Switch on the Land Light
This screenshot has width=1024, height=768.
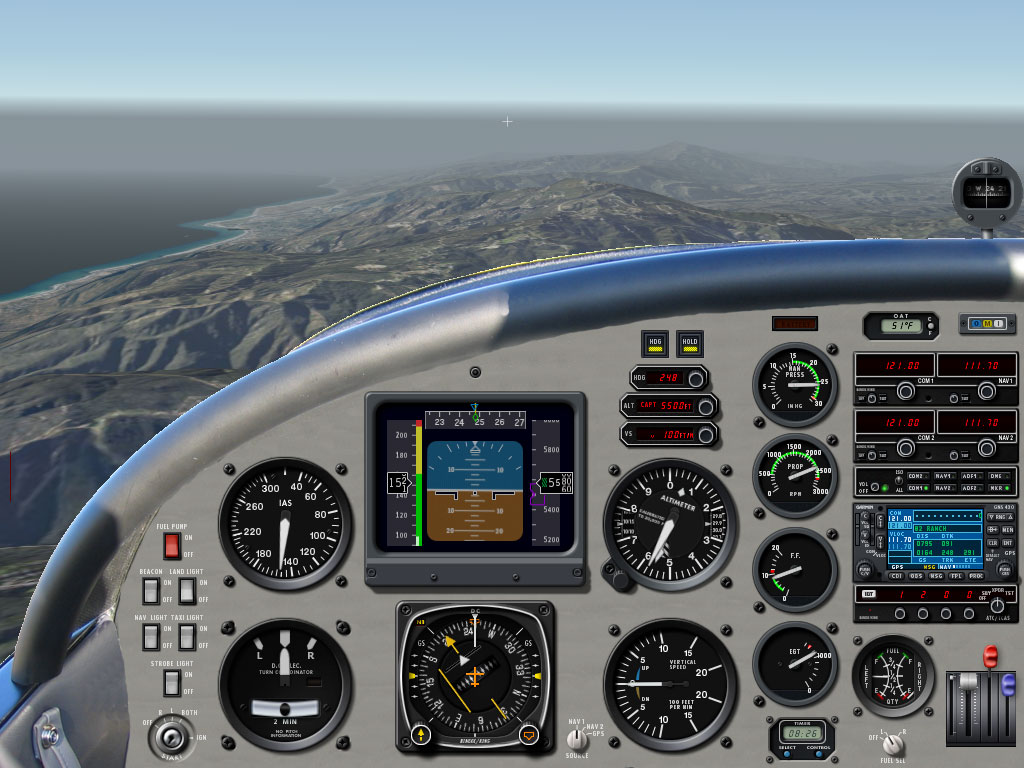[x=187, y=591]
